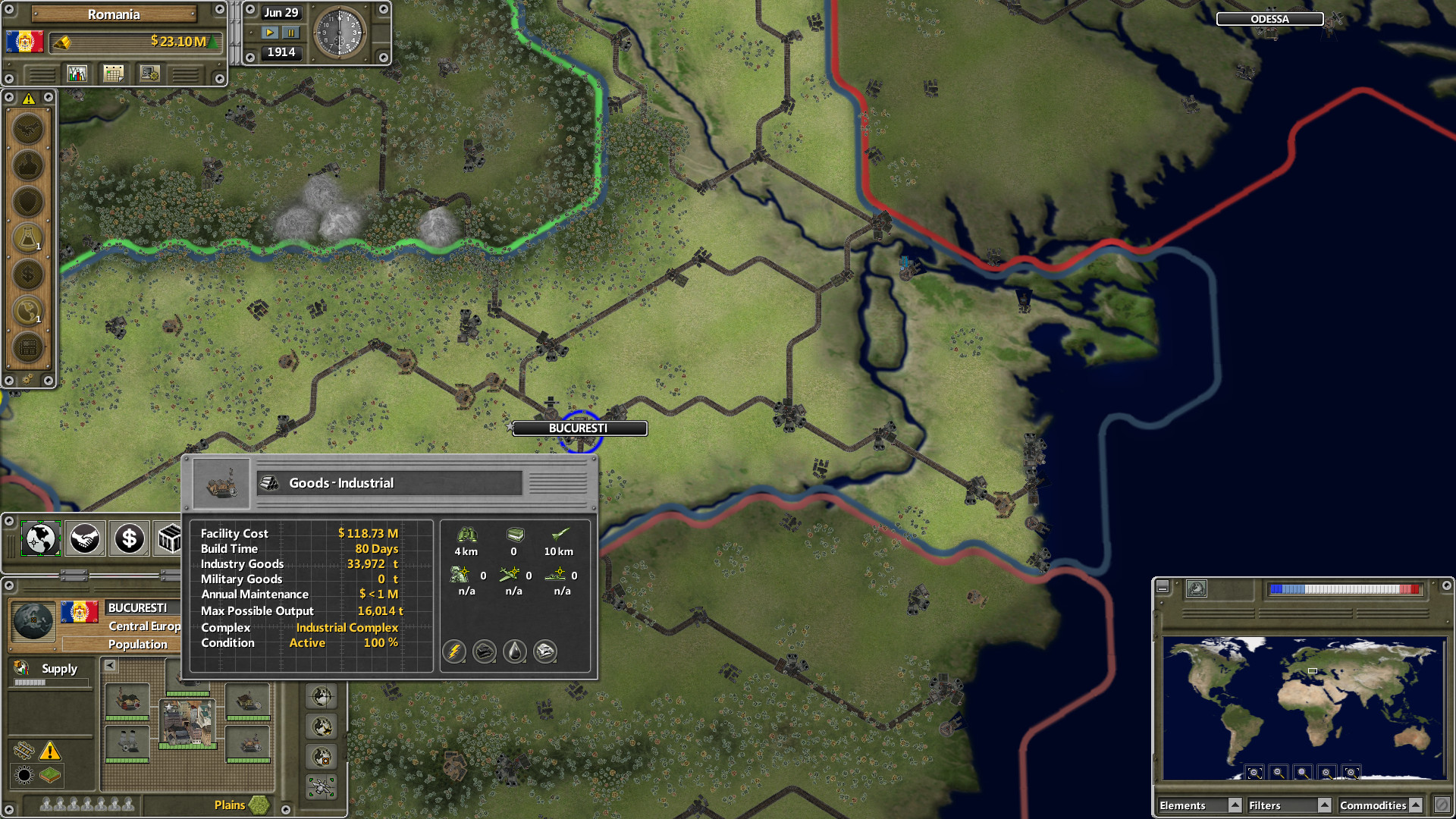Switch to the goods crate tab in bottom toolbar
The image size is (1456, 819).
pos(168,538)
